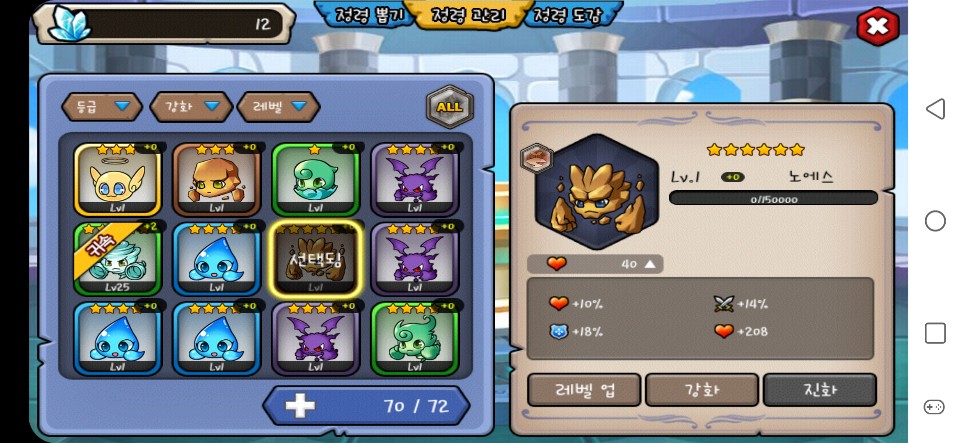This screenshot has height=443, width=960.
Task: Click the ALL filter button
Action: (x=450, y=106)
